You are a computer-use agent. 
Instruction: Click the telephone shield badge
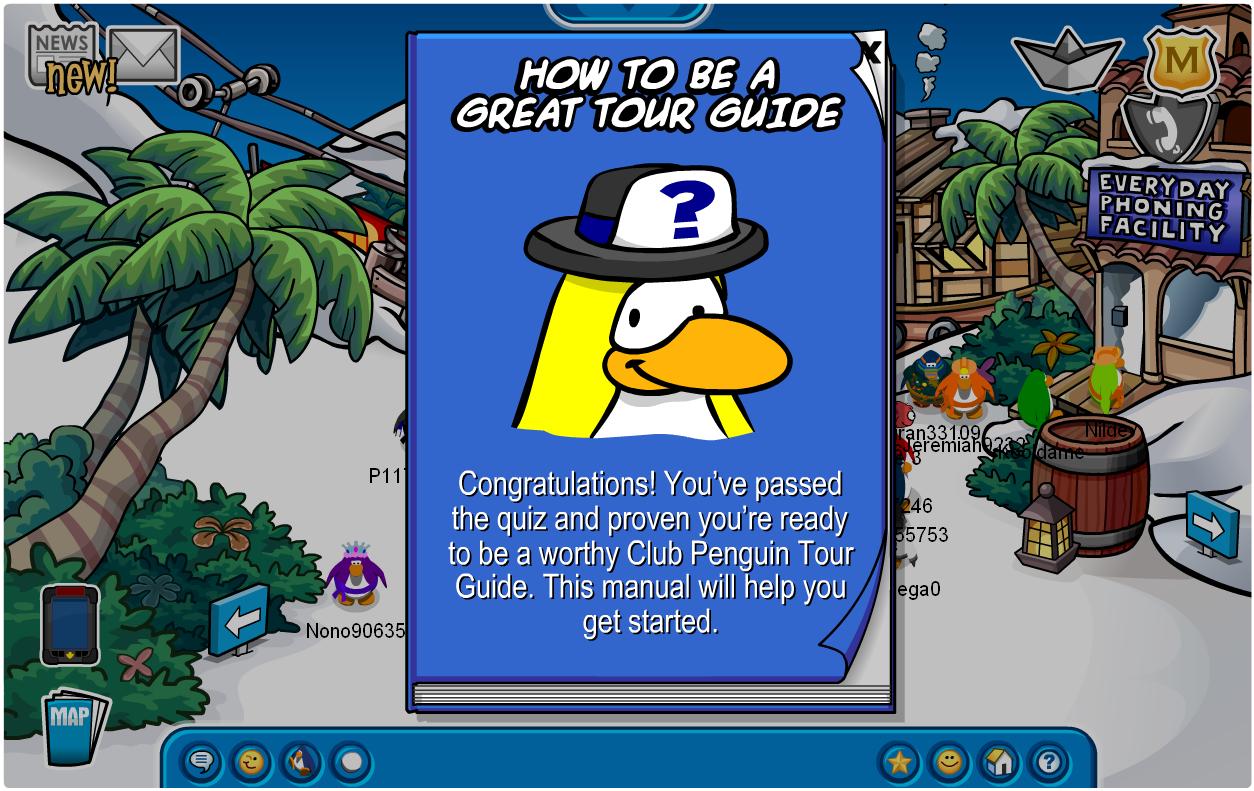[x=1168, y=129]
